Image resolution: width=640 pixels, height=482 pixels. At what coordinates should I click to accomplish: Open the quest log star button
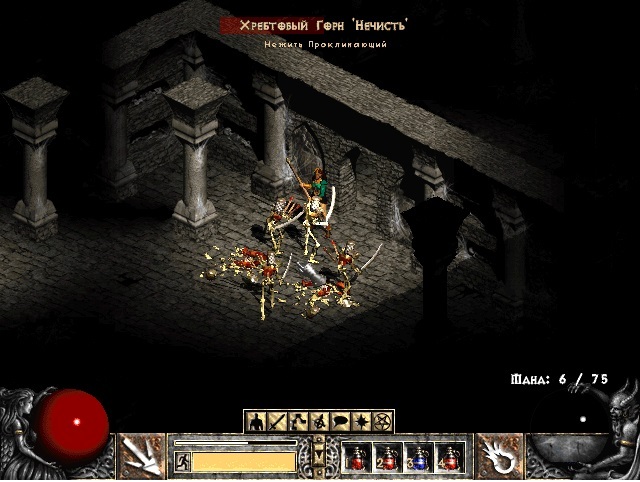[362, 421]
